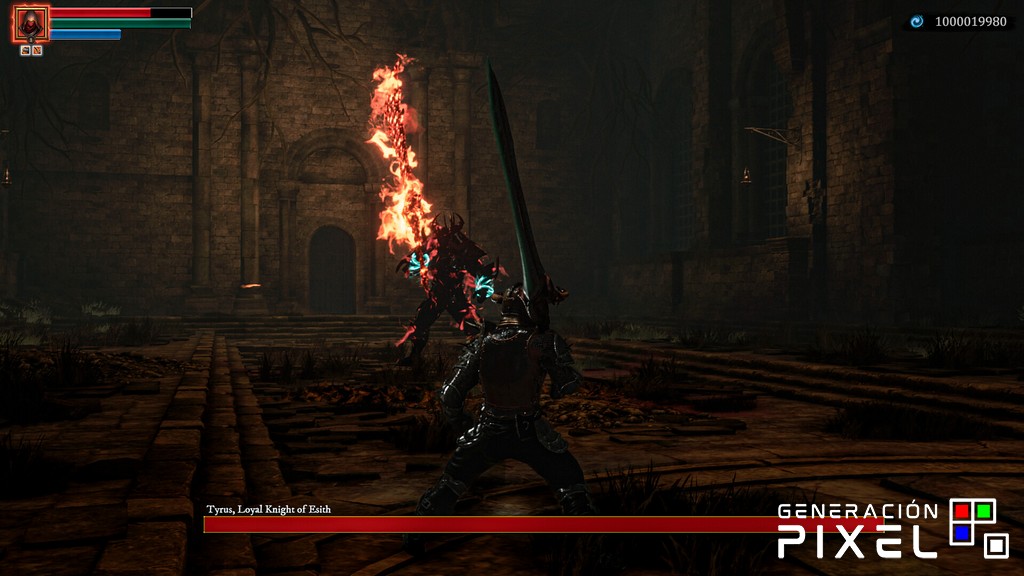Viewport: 1024px width, 576px height.
Task: Click the hooded character portrait
Action: pyautogui.click(x=31, y=23)
